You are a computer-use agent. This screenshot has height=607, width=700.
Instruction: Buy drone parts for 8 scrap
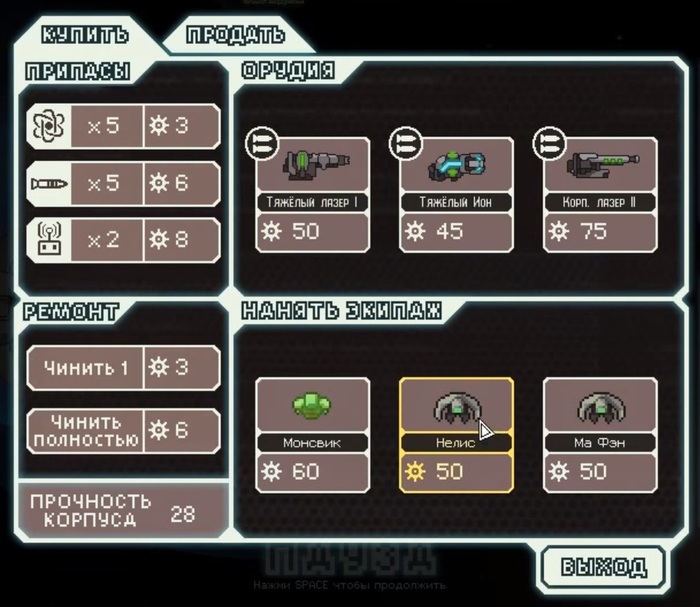pyautogui.click(x=123, y=240)
